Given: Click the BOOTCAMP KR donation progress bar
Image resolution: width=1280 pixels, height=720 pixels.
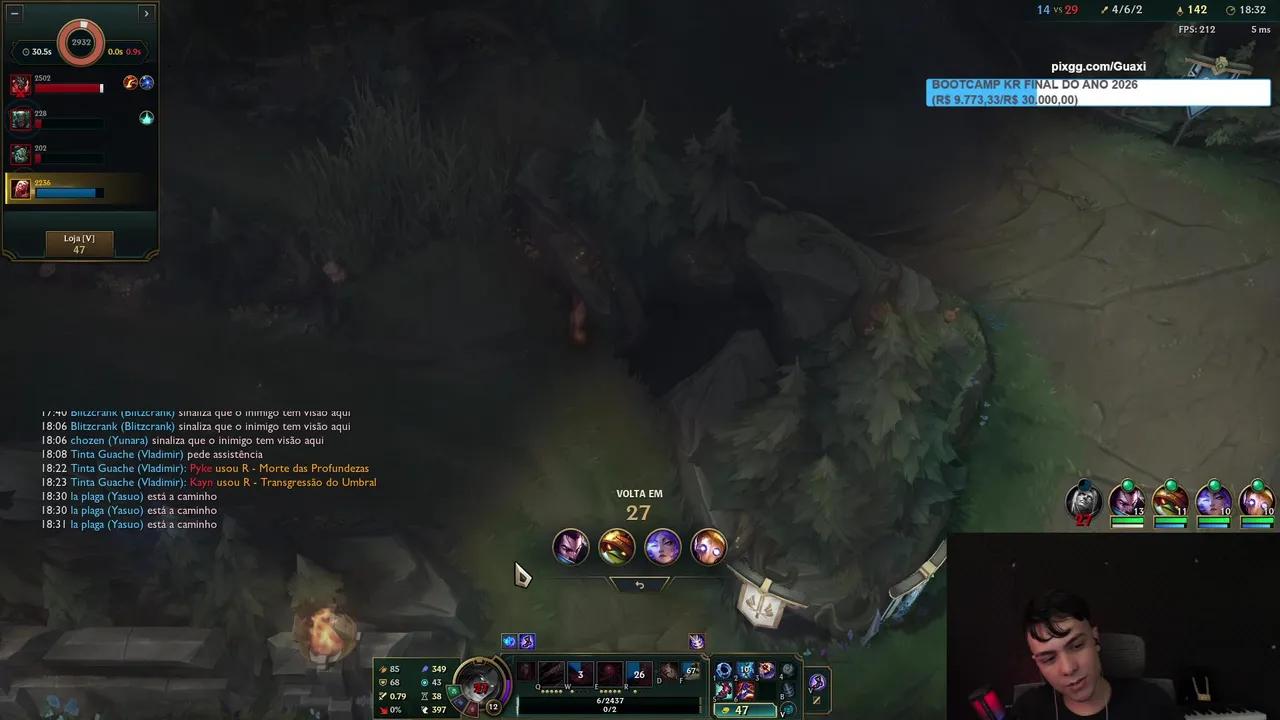Looking at the screenshot, I should [1097, 92].
